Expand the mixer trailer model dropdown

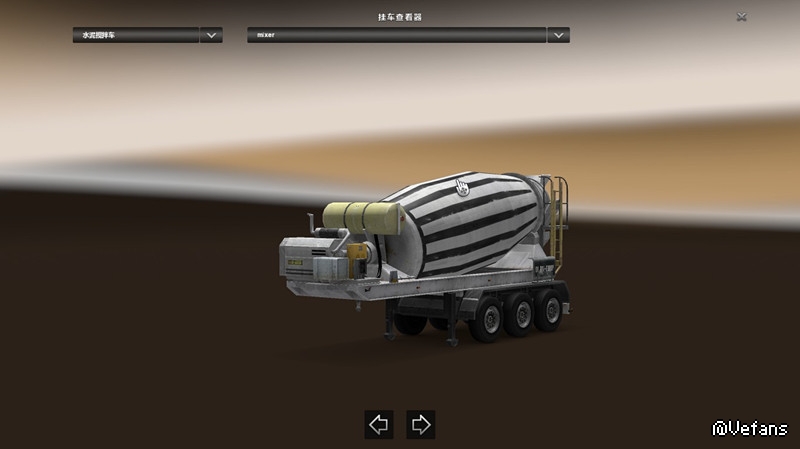[558, 35]
